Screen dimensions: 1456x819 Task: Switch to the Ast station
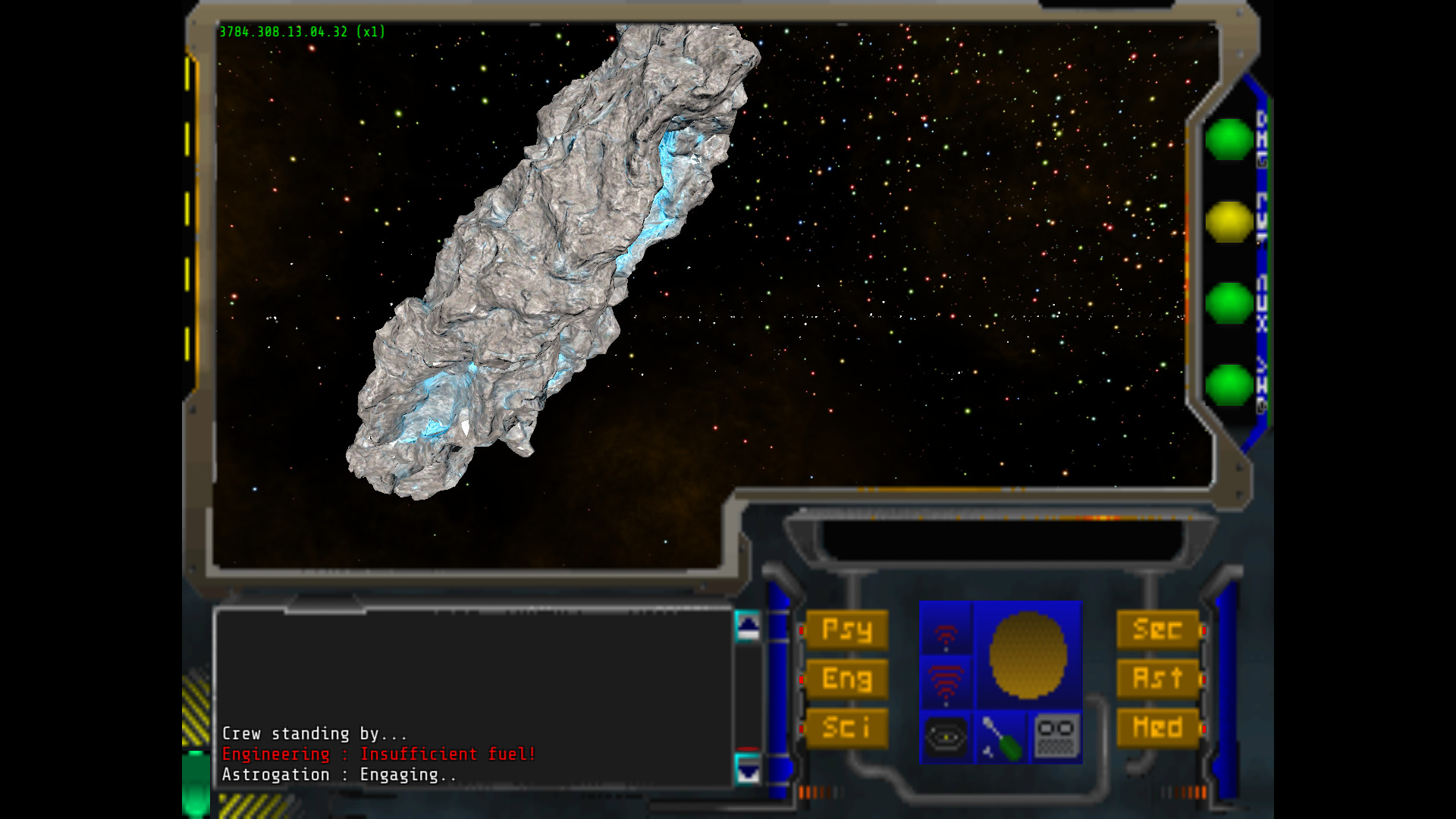click(1158, 679)
